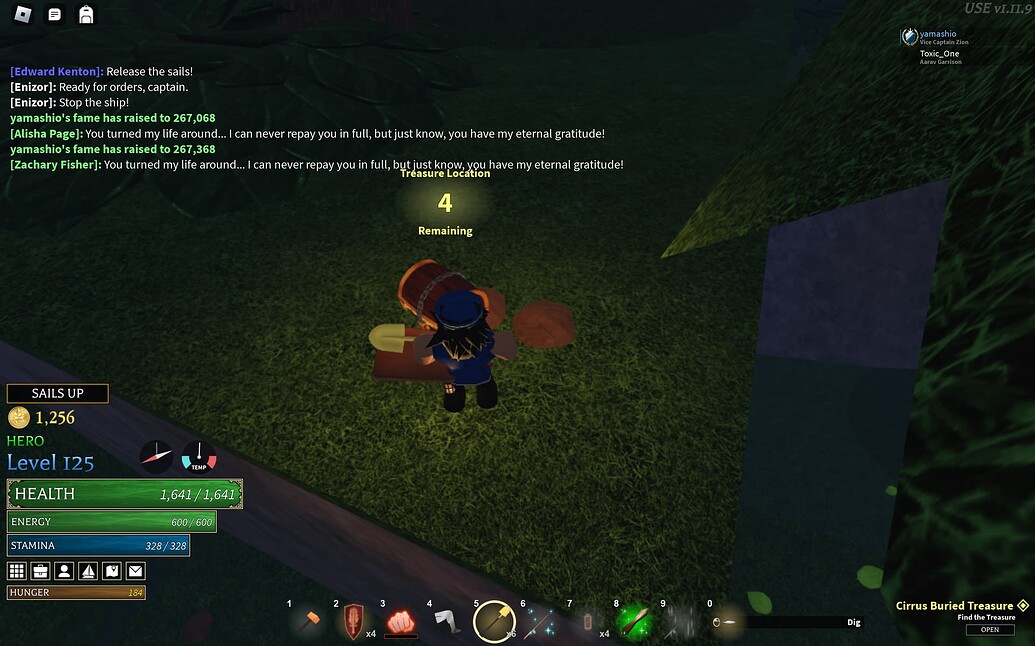
Task: Open the sailboat ship menu
Action: point(88,571)
